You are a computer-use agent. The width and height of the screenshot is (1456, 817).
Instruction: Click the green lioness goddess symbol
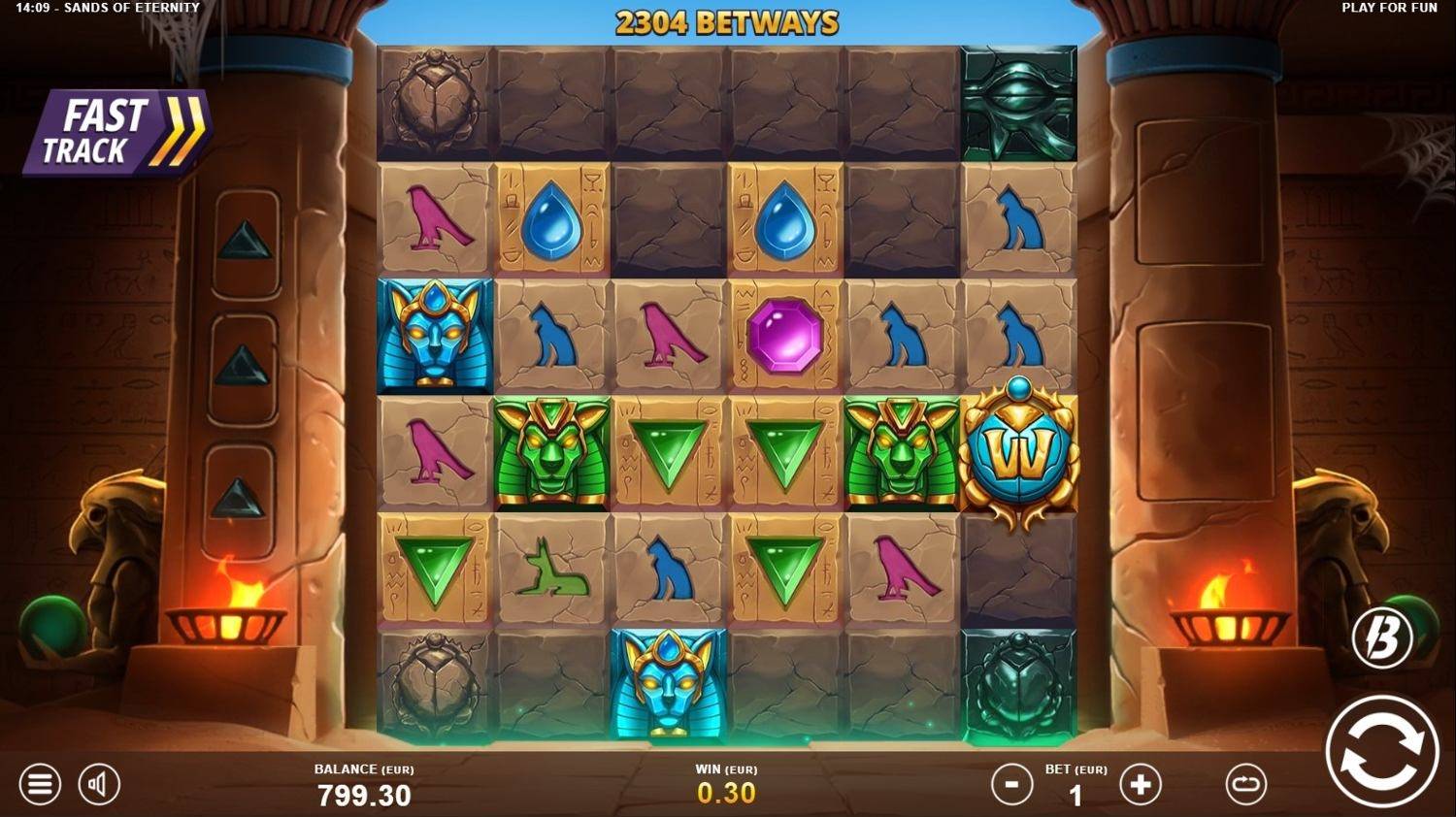[549, 455]
